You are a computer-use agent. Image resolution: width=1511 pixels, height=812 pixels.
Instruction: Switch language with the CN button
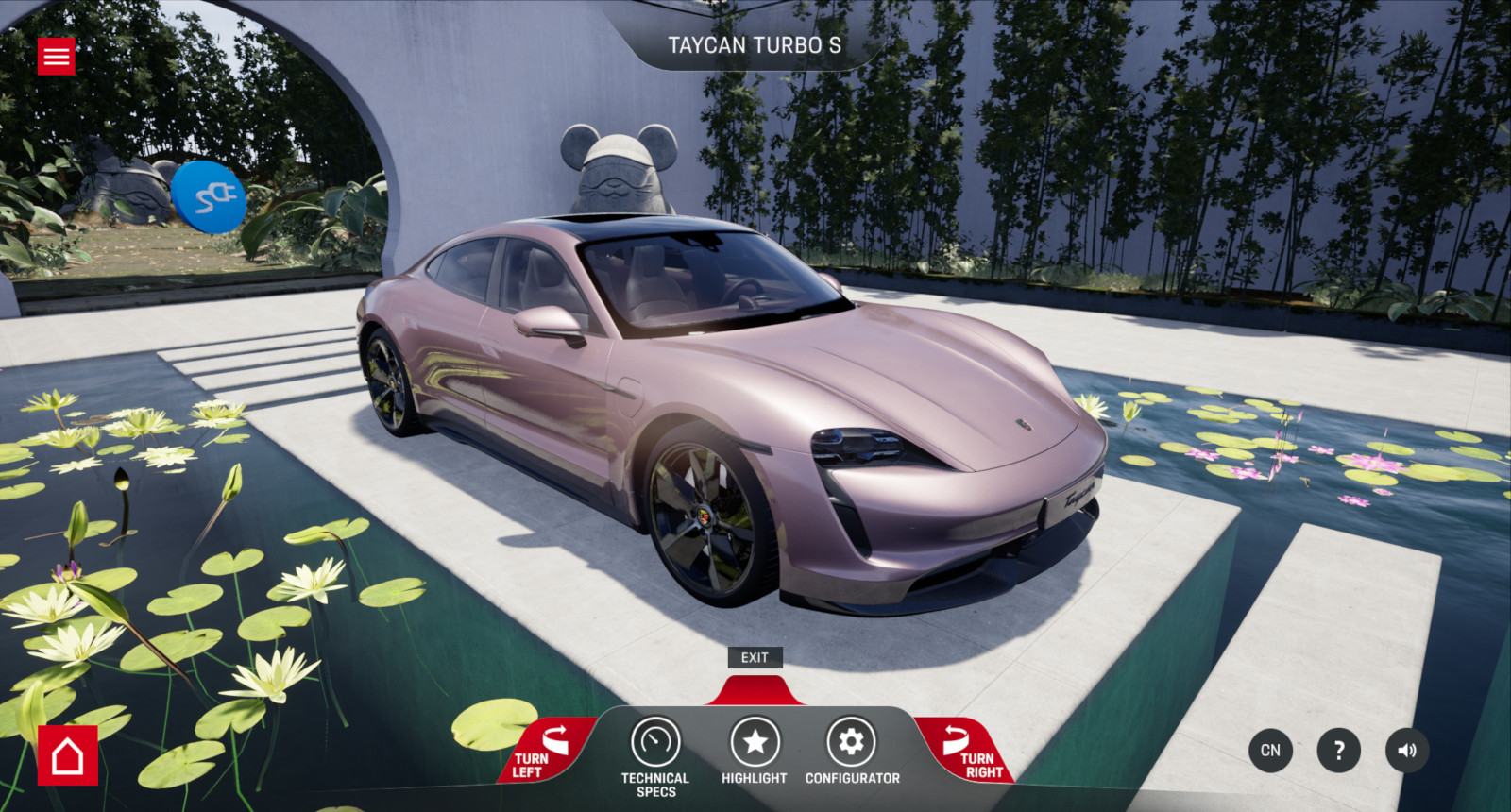coord(1270,751)
